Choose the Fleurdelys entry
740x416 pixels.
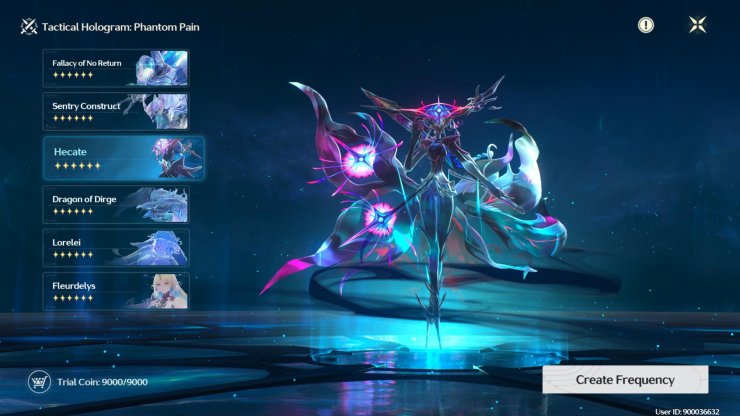115,290
